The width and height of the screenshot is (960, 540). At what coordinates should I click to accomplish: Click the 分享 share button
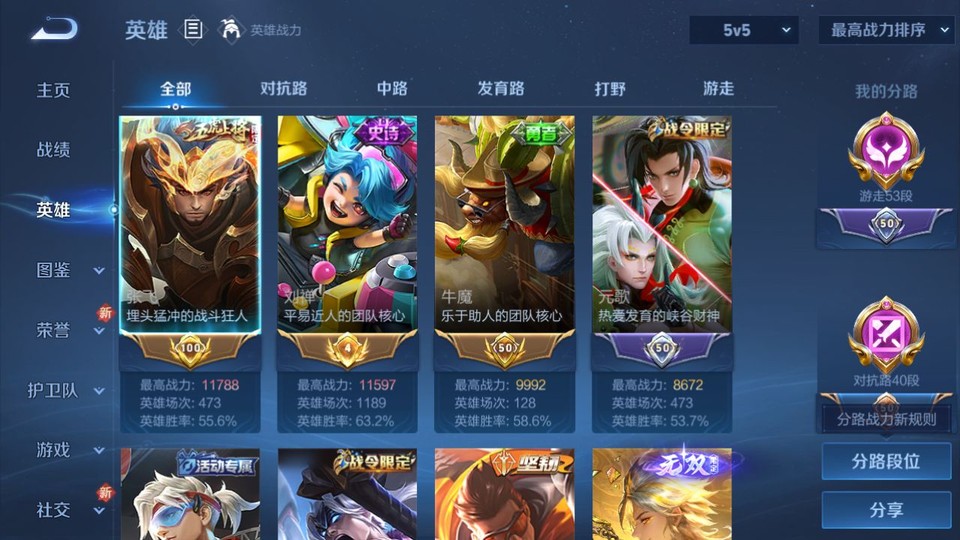pyautogui.click(x=886, y=510)
